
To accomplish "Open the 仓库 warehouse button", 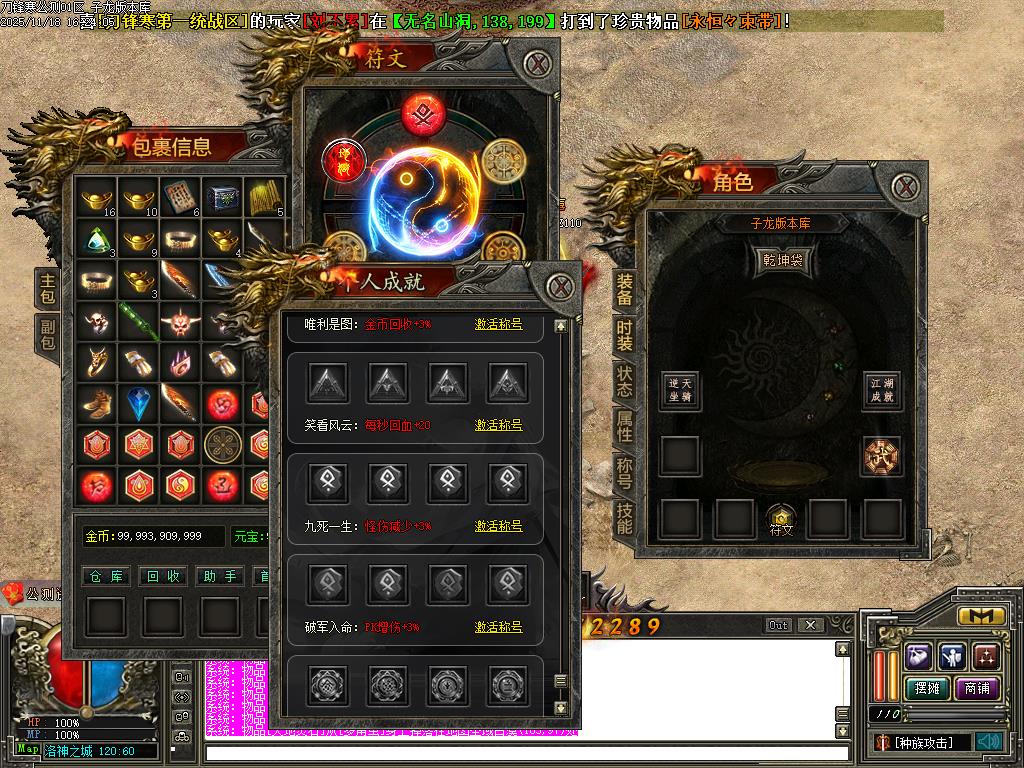I will coord(105,576).
